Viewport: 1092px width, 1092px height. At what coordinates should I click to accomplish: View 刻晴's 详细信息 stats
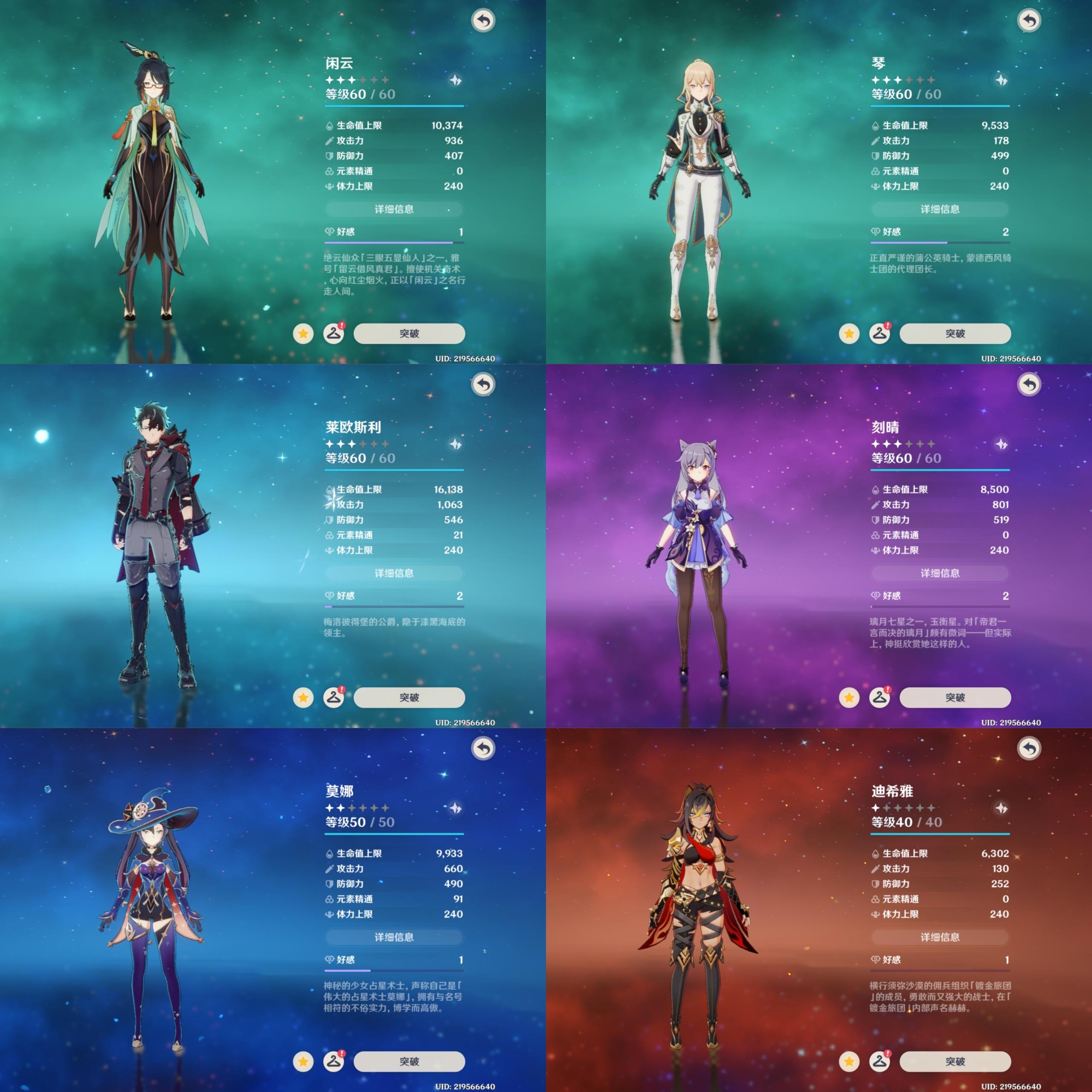940,573
